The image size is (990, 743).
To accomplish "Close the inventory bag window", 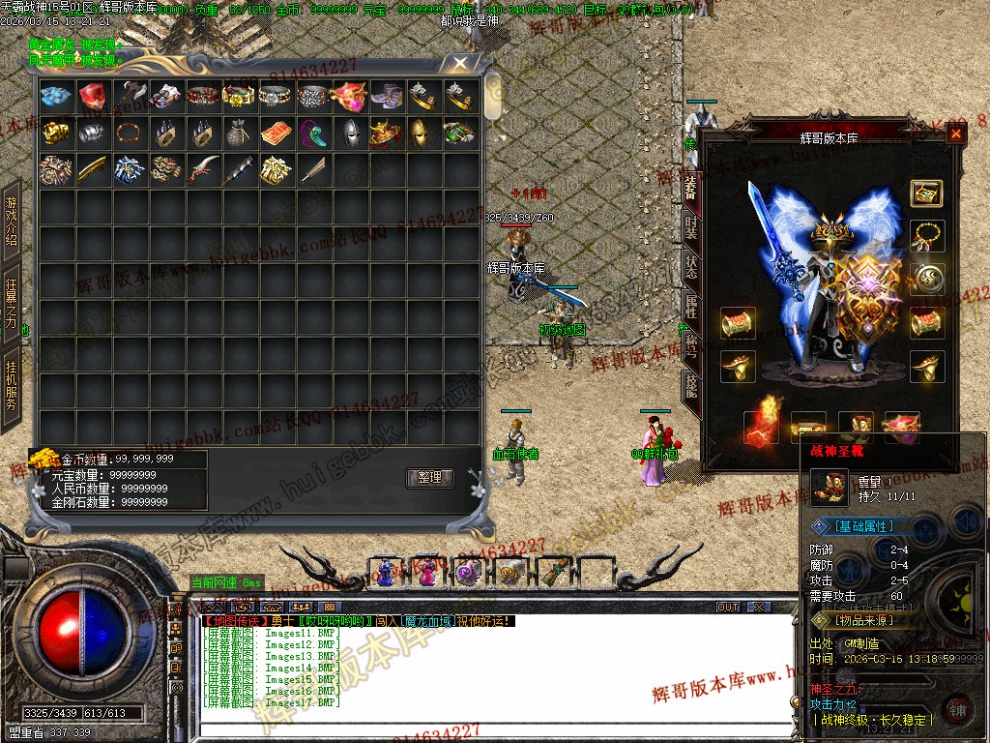I will pos(459,64).
